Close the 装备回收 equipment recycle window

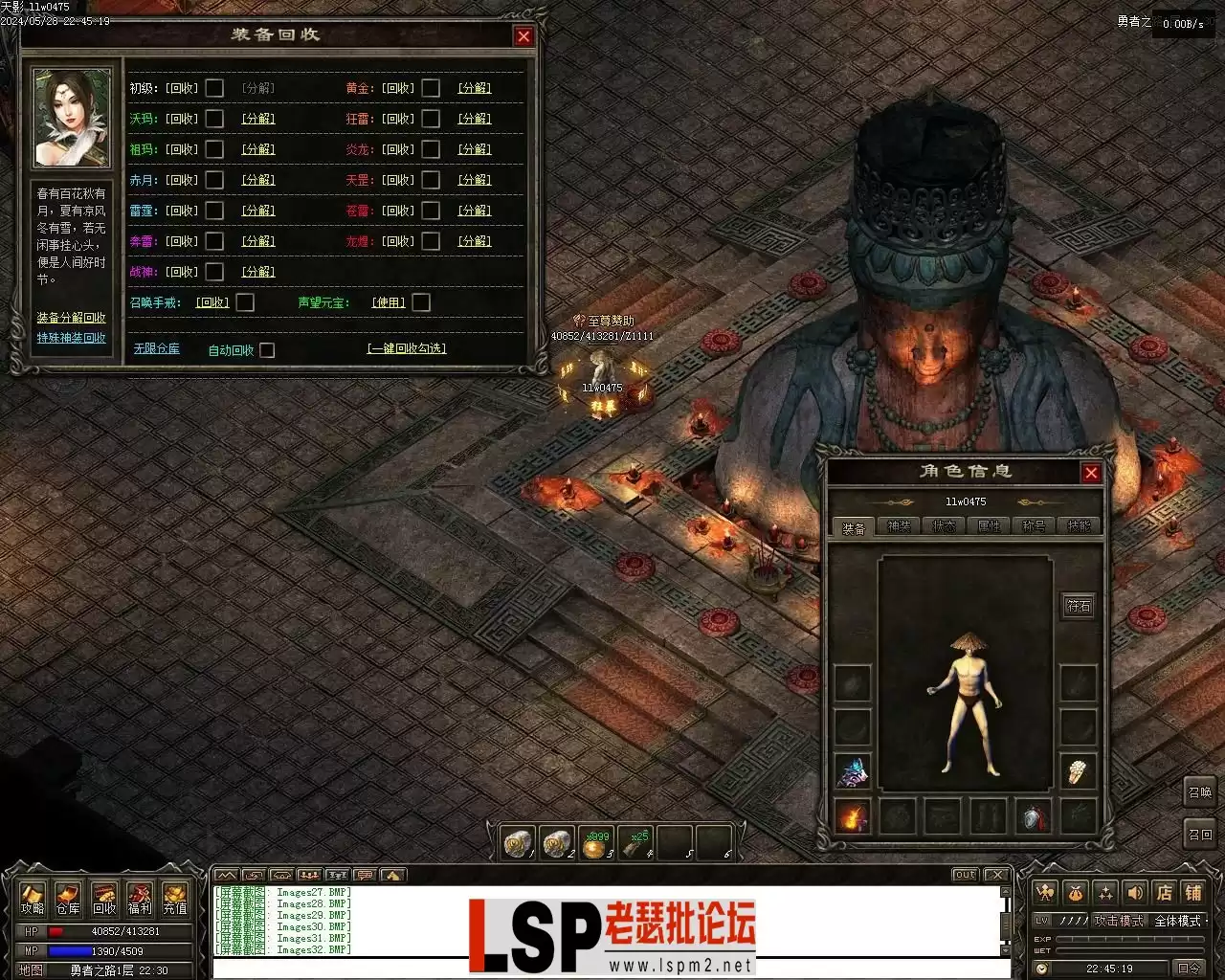tap(523, 36)
